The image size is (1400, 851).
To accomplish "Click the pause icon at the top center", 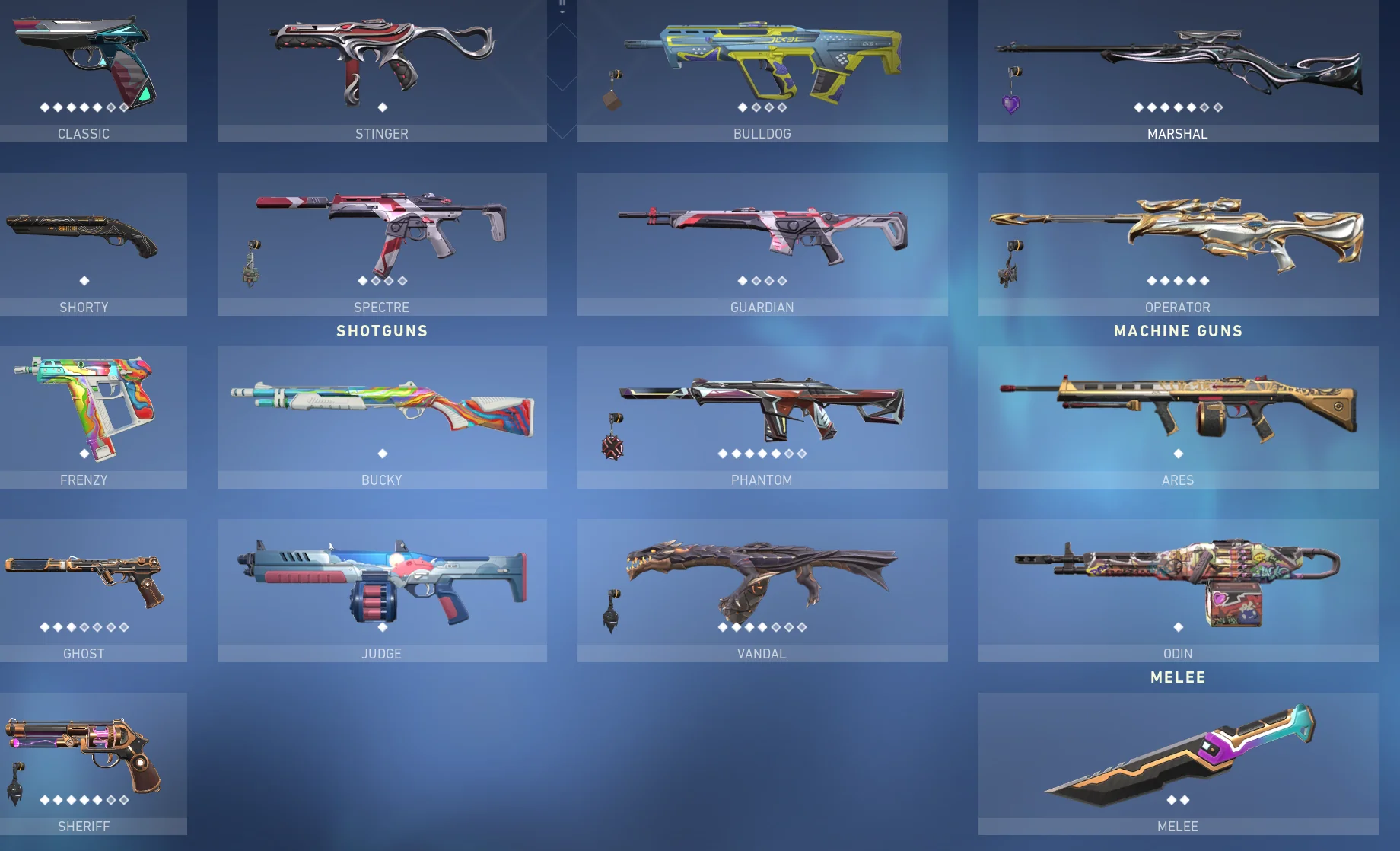I will pos(564,8).
